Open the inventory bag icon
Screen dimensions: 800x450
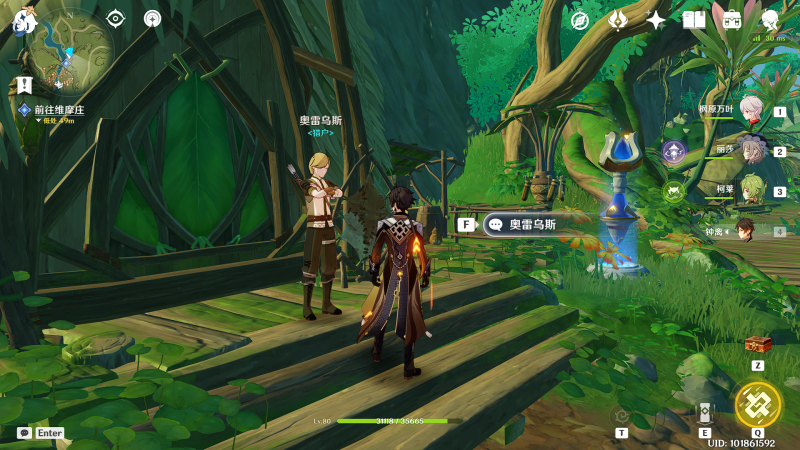[x=732, y=20]
